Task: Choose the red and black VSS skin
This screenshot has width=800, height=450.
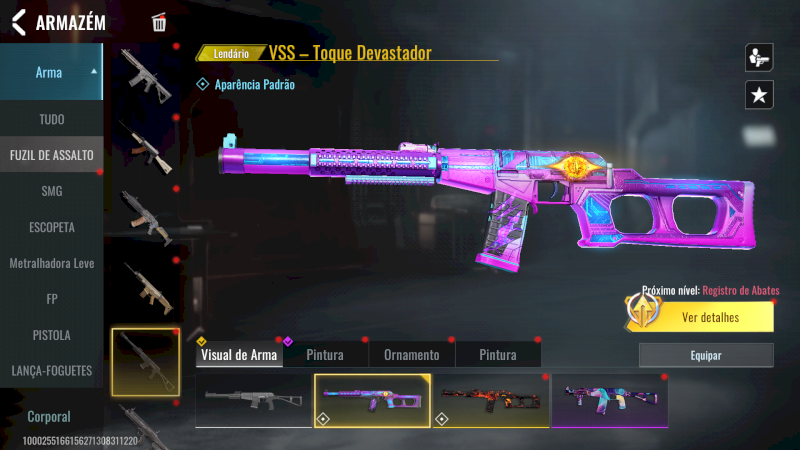Action: click(490, 400)
